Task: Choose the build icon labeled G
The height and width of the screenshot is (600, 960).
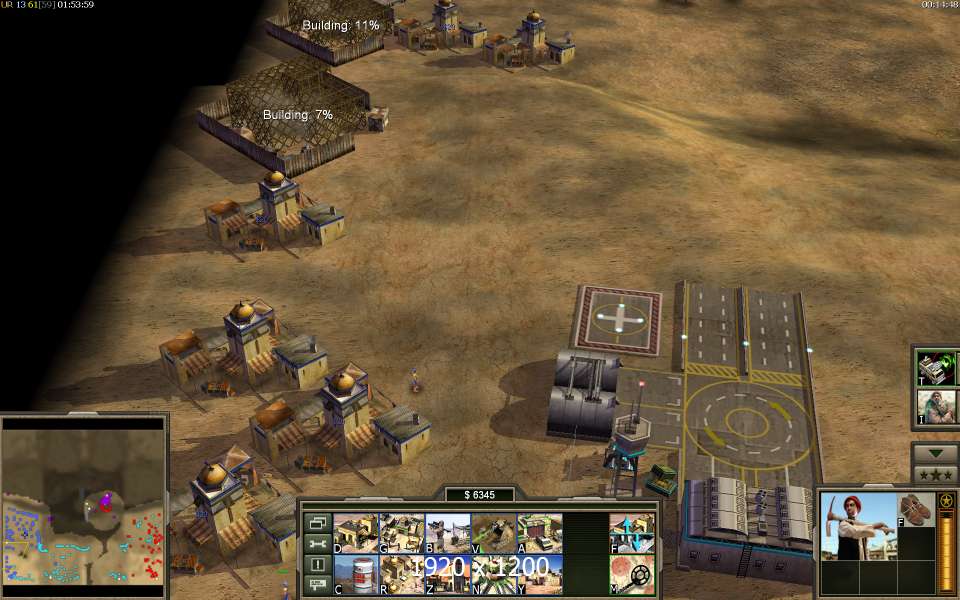Action: click(x=402, y=533)
